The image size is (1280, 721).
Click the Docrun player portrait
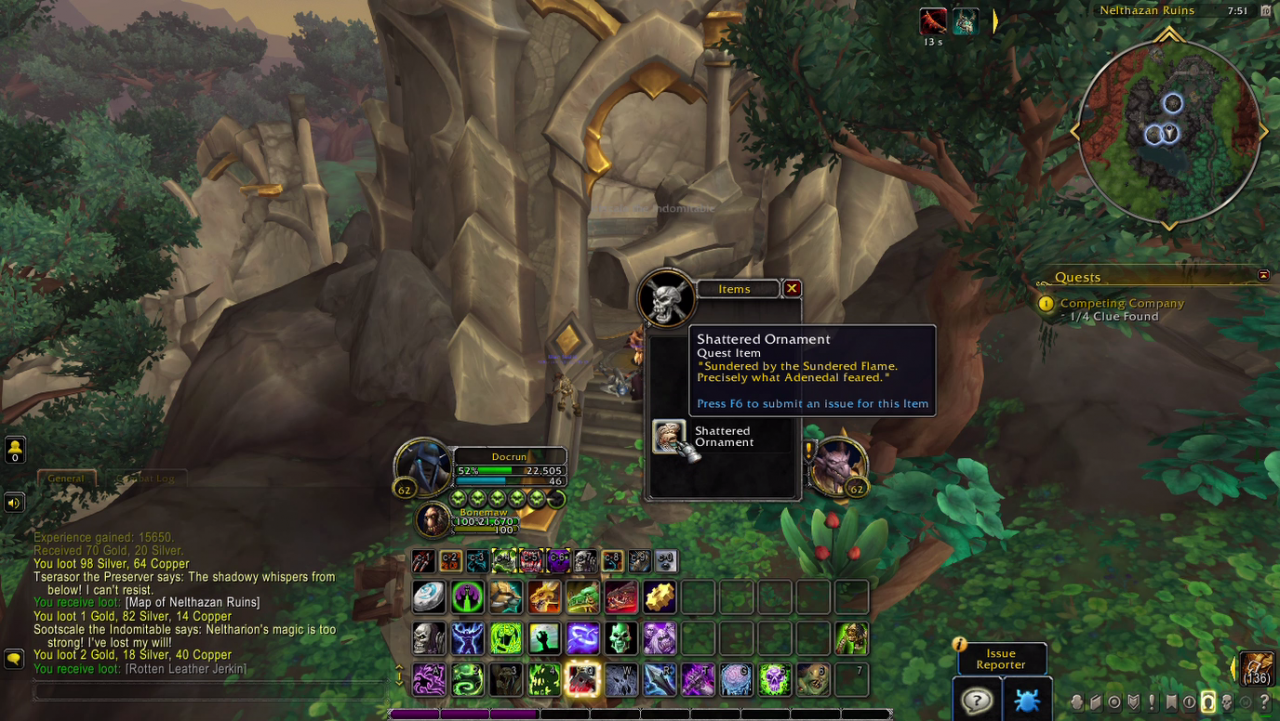point(422,466)
